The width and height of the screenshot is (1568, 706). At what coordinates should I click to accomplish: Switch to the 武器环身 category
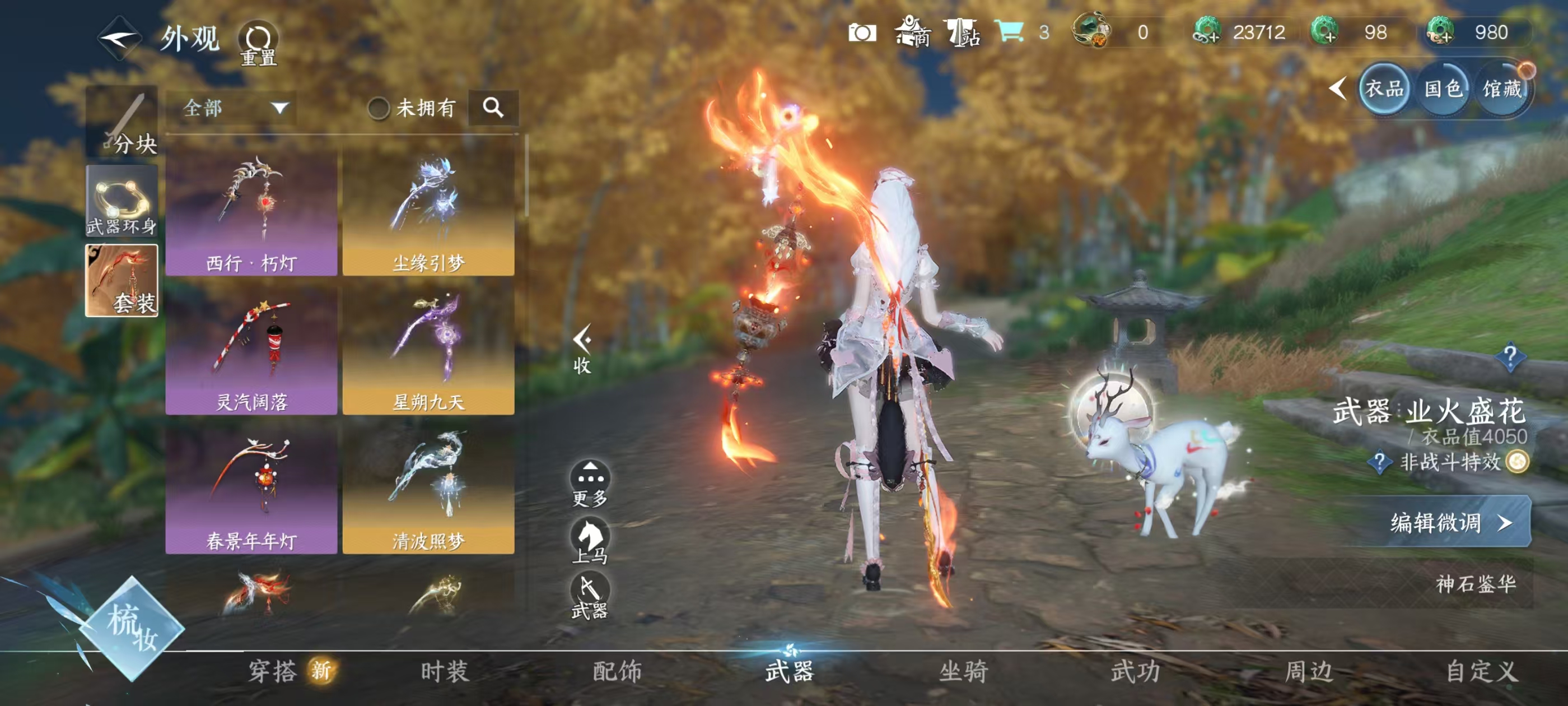(x=122, y=201)
